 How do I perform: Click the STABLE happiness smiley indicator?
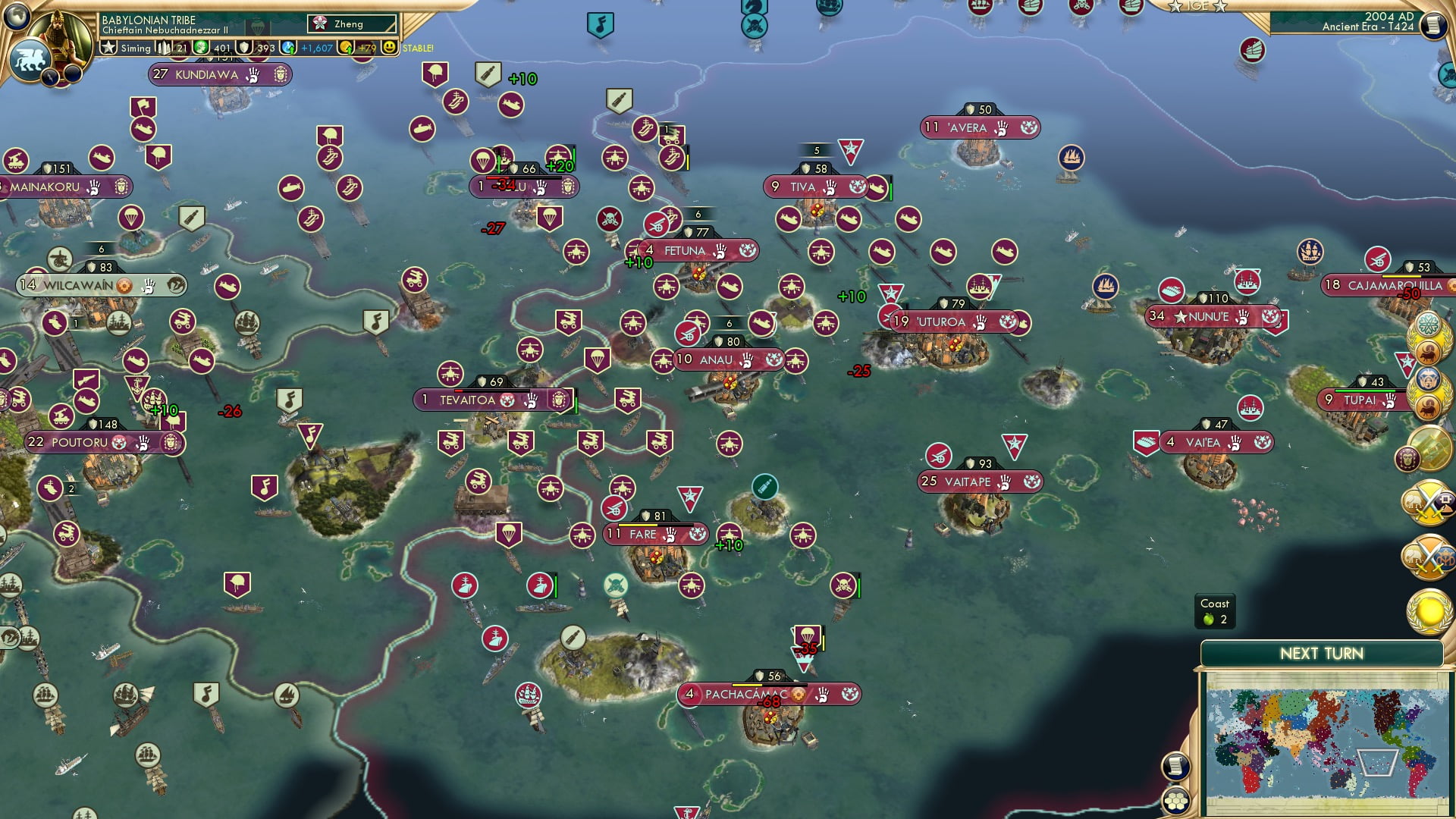[389, 47]
